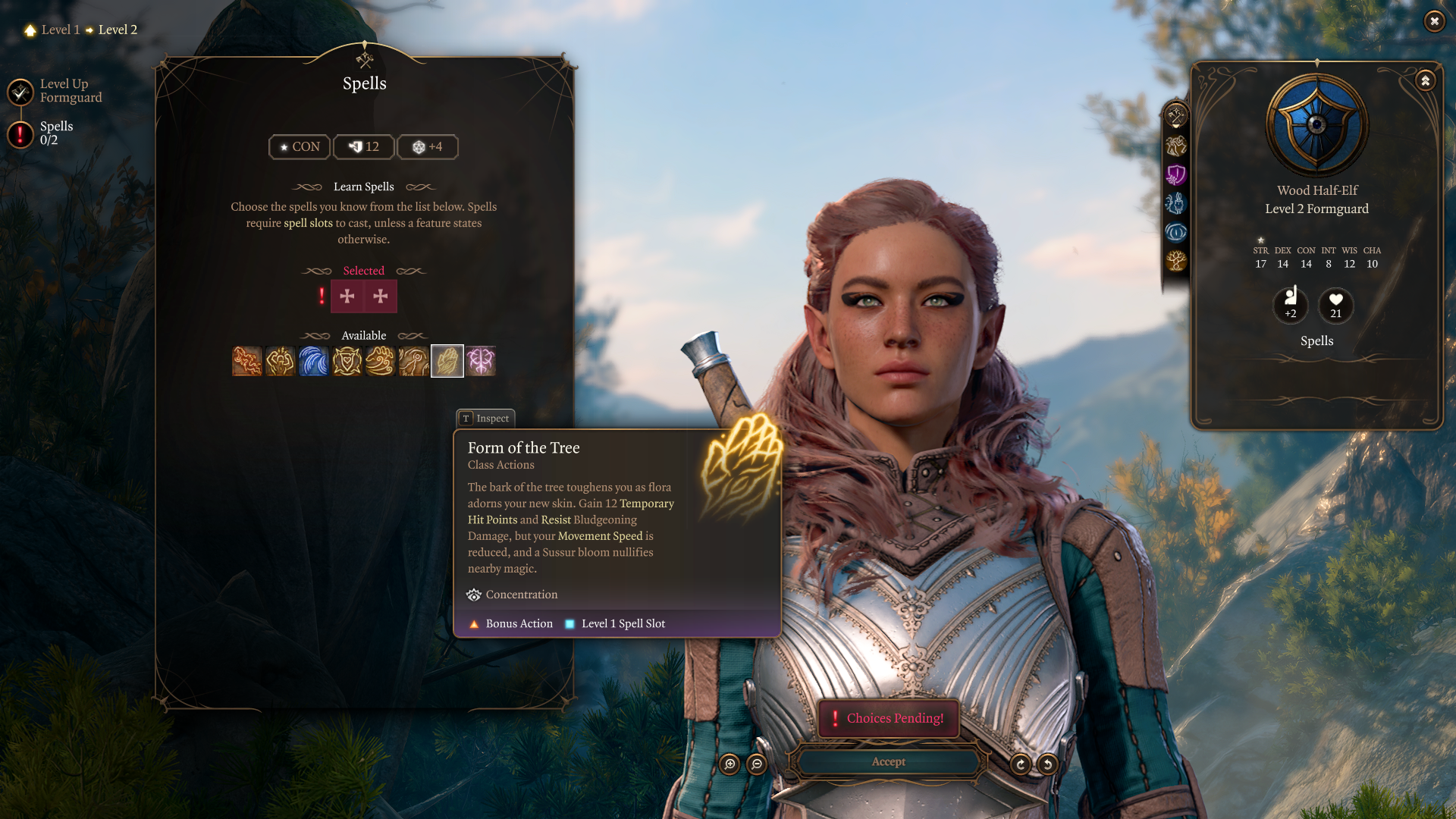Rotate character preview counterclockwise
The width and height of the screenshot is (1456, 819).
(x=1048, y=764)
